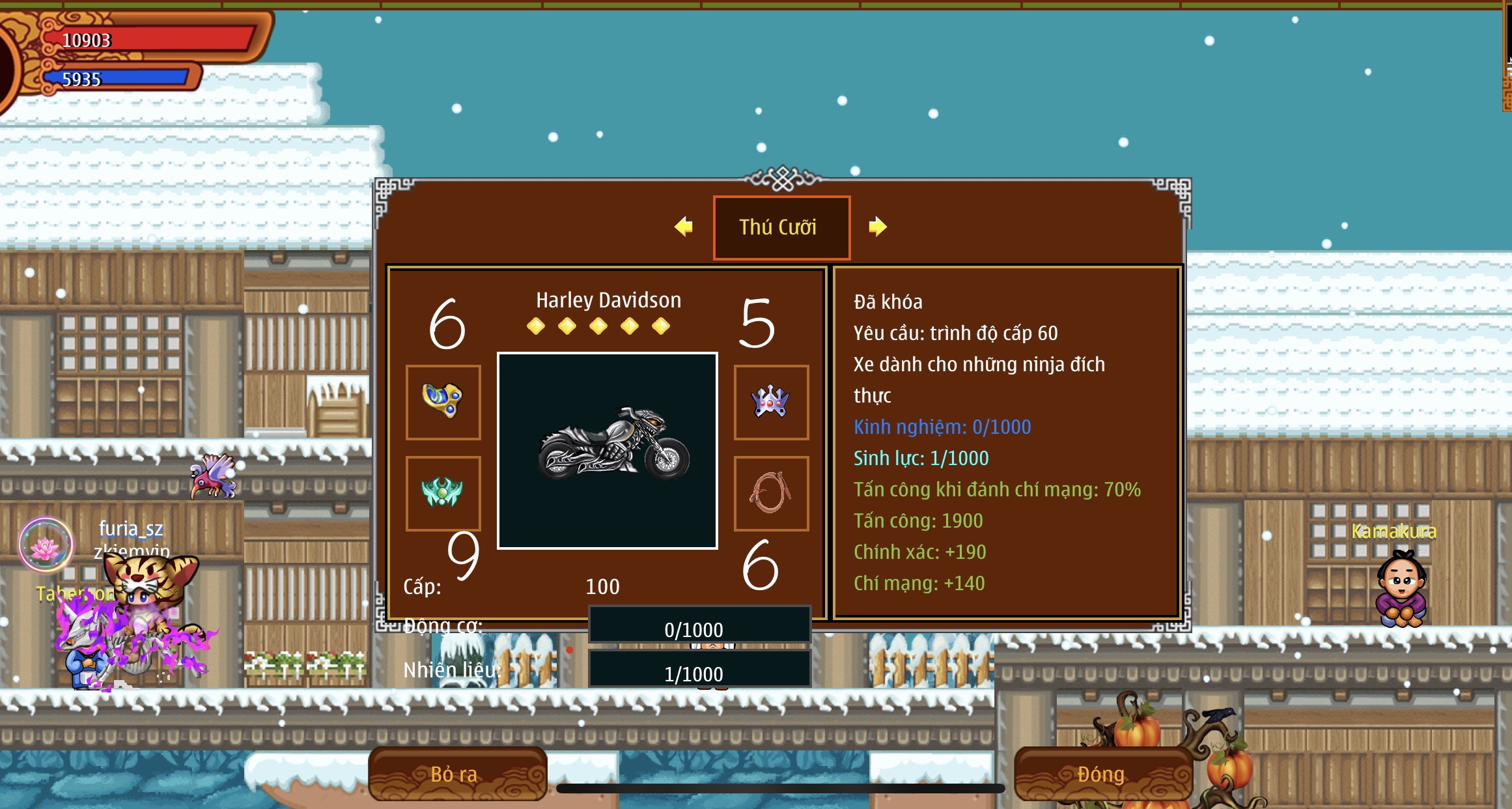Pick the coiled rope equipment slot
This screenshot has height=809, width=1512.
pyautogui.click(x=771, y=493)
